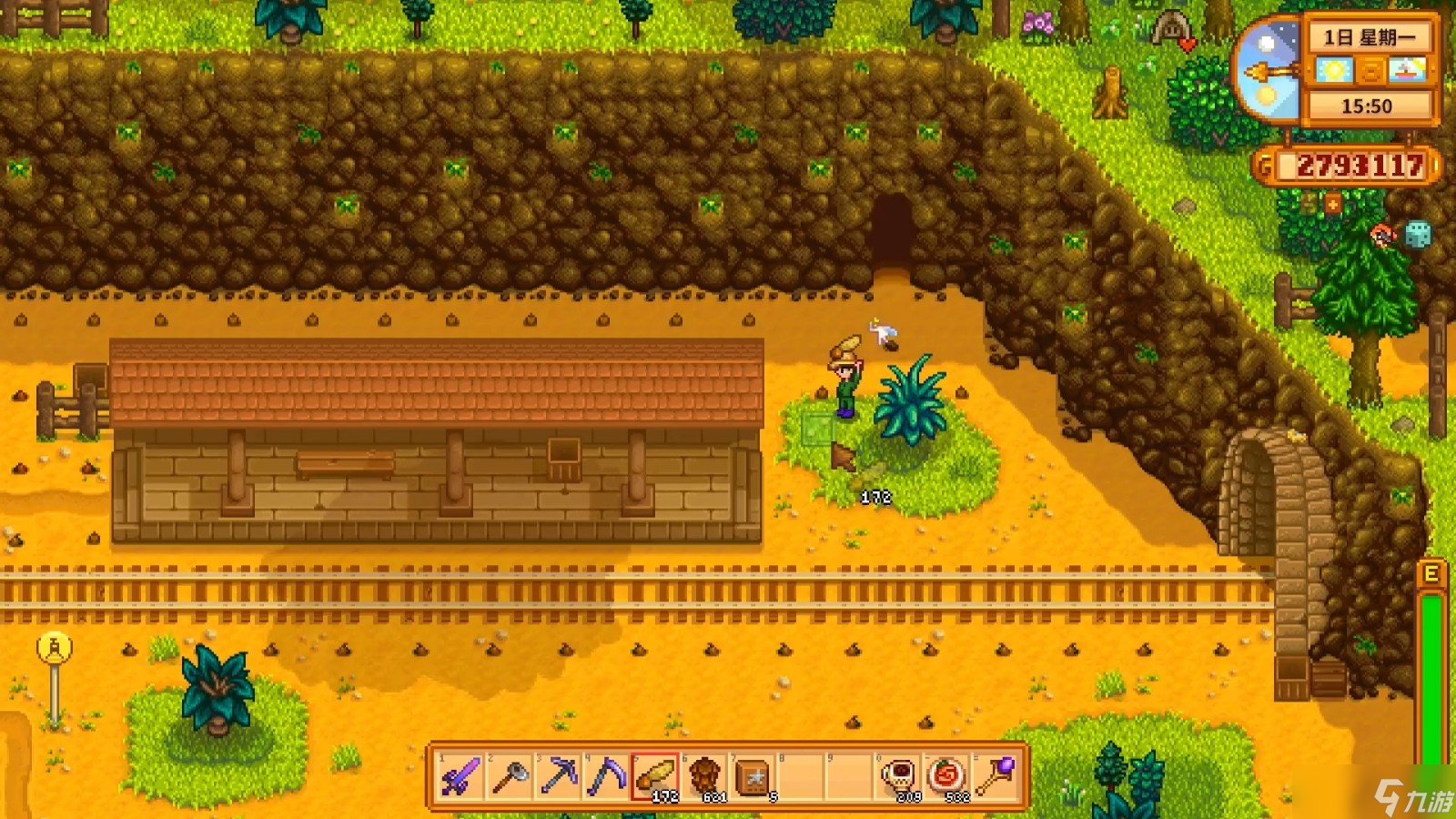1456x819 pixels.
Task: Select the hammer tool in slot 2
Action: [510, 776]
